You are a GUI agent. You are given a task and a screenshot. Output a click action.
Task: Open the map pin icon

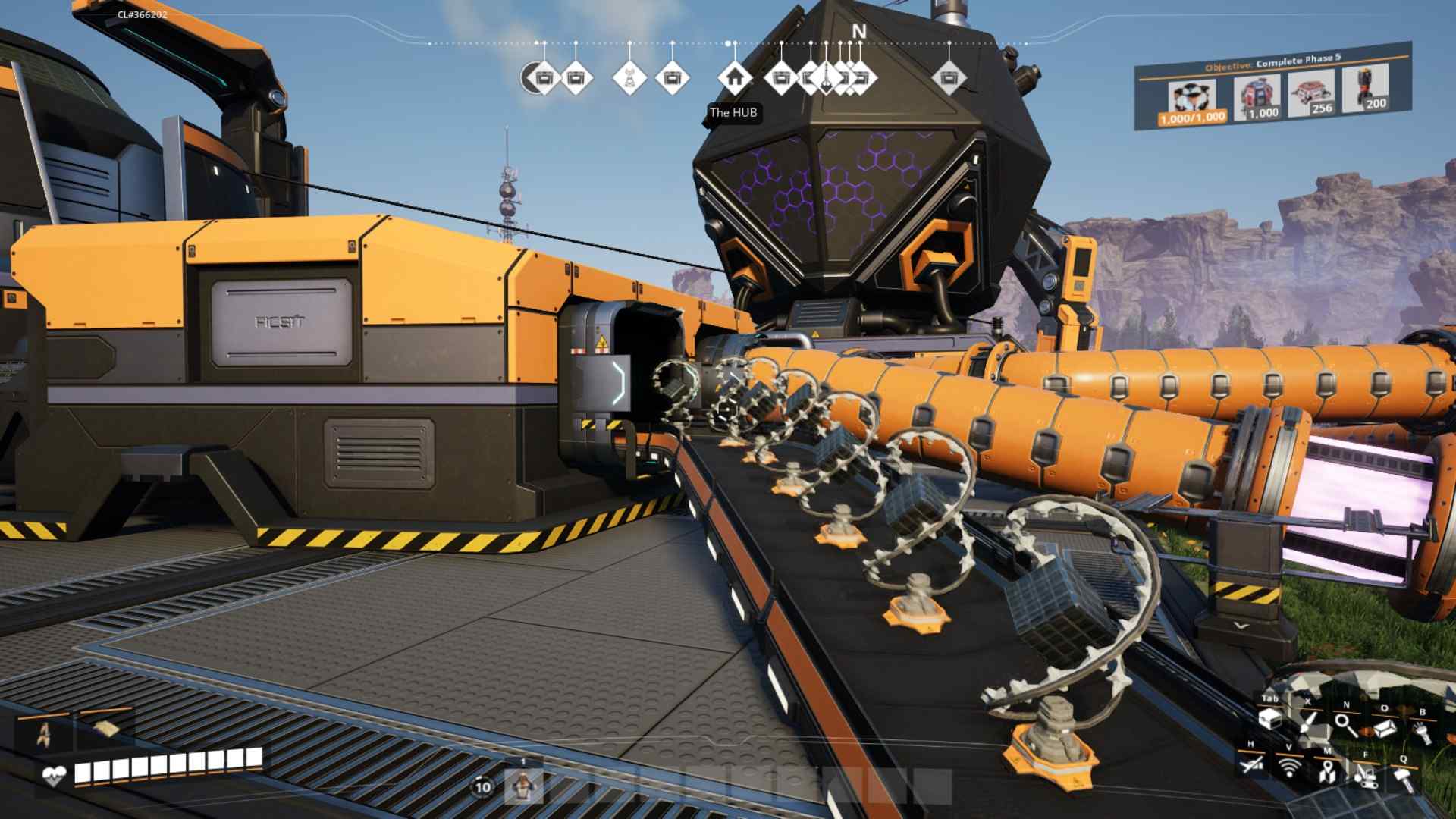point(1326,773)
